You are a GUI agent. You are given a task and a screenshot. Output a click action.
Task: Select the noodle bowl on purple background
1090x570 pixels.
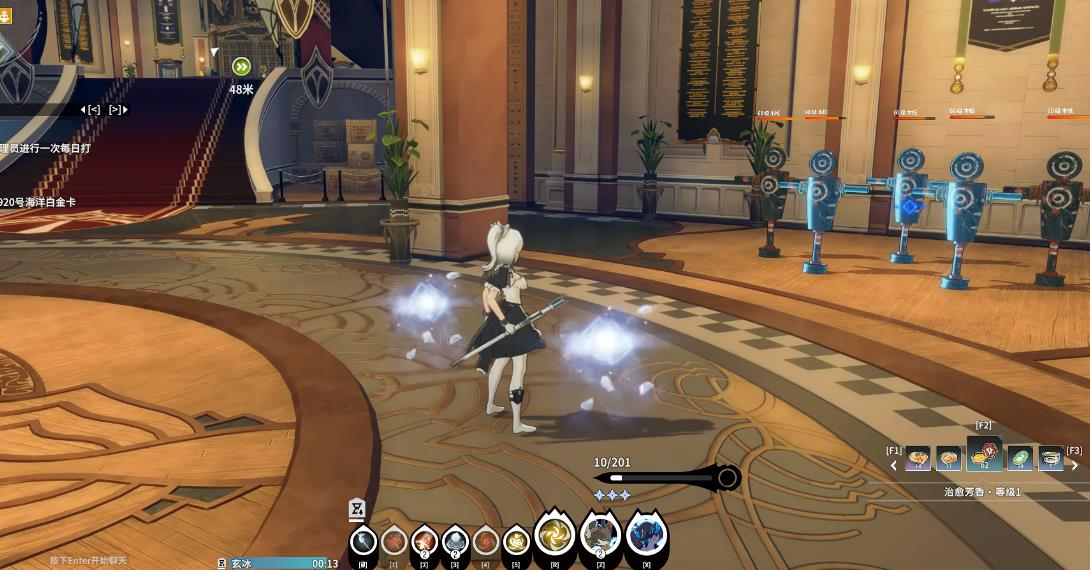[917, 458]
